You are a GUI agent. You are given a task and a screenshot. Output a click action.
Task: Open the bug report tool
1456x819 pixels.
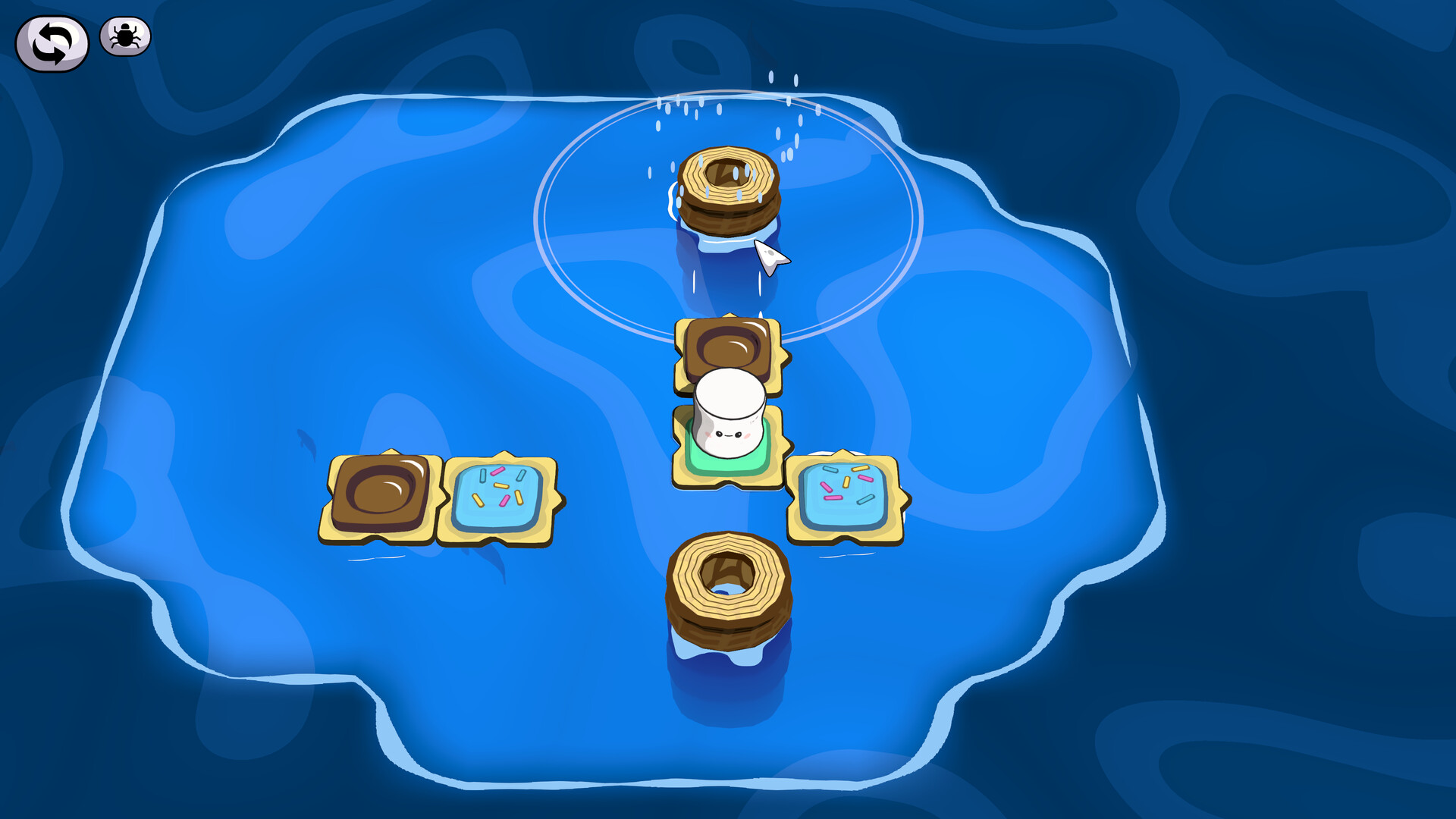[x=126, y=36]
